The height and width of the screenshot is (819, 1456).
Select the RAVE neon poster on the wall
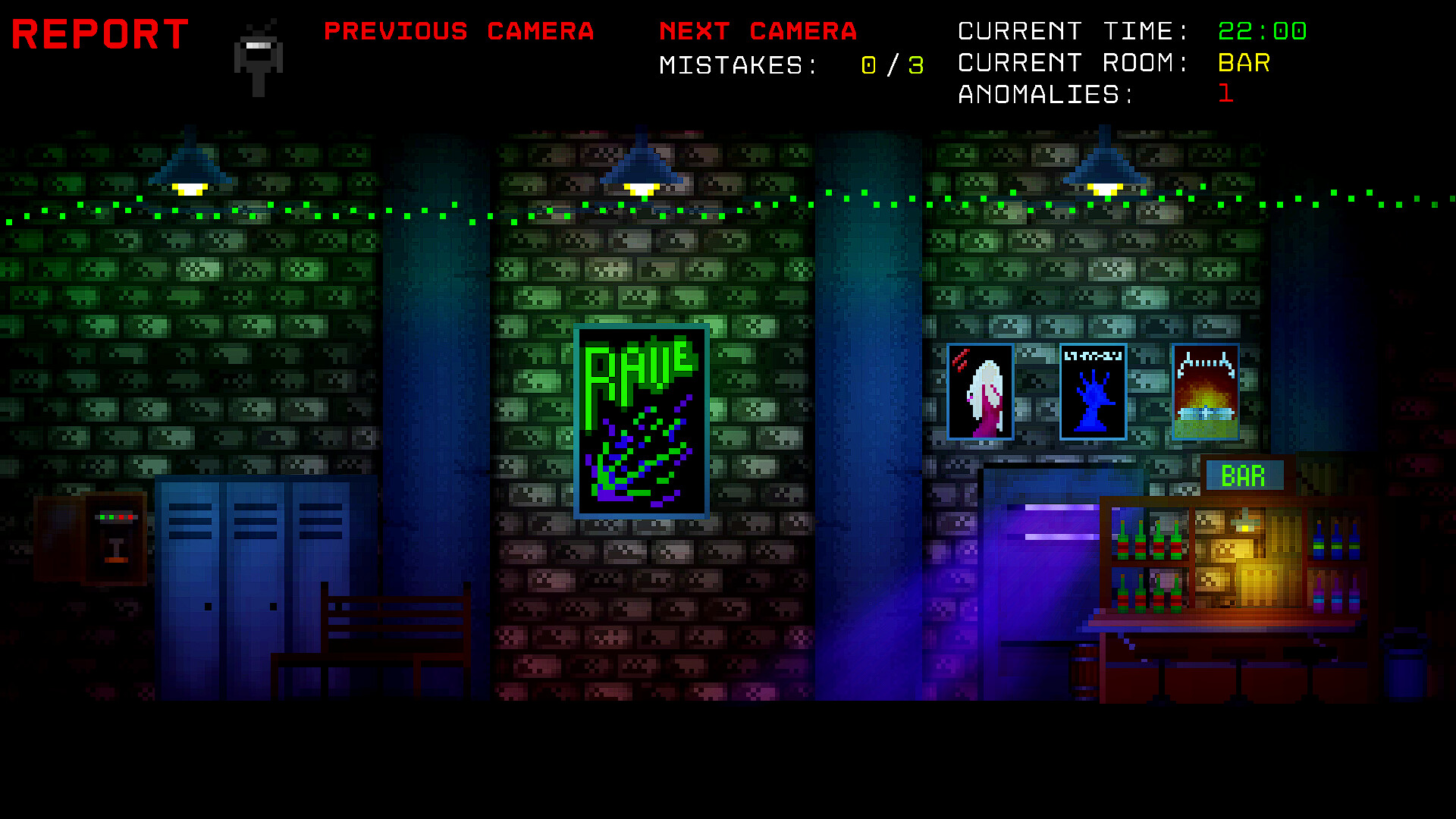pos(642,422)
